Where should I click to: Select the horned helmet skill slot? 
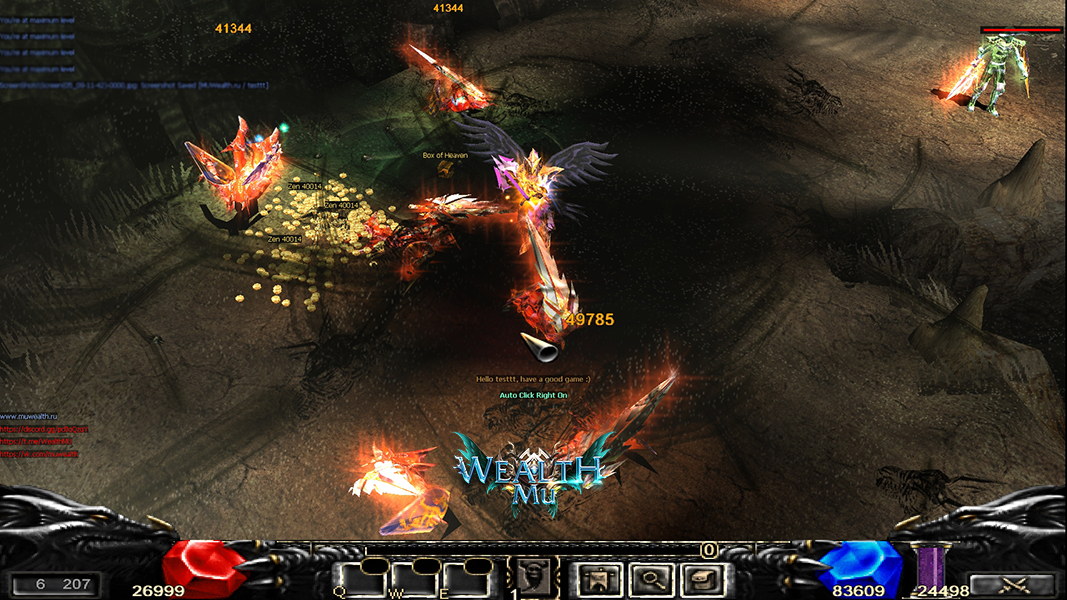pos(536,577)
